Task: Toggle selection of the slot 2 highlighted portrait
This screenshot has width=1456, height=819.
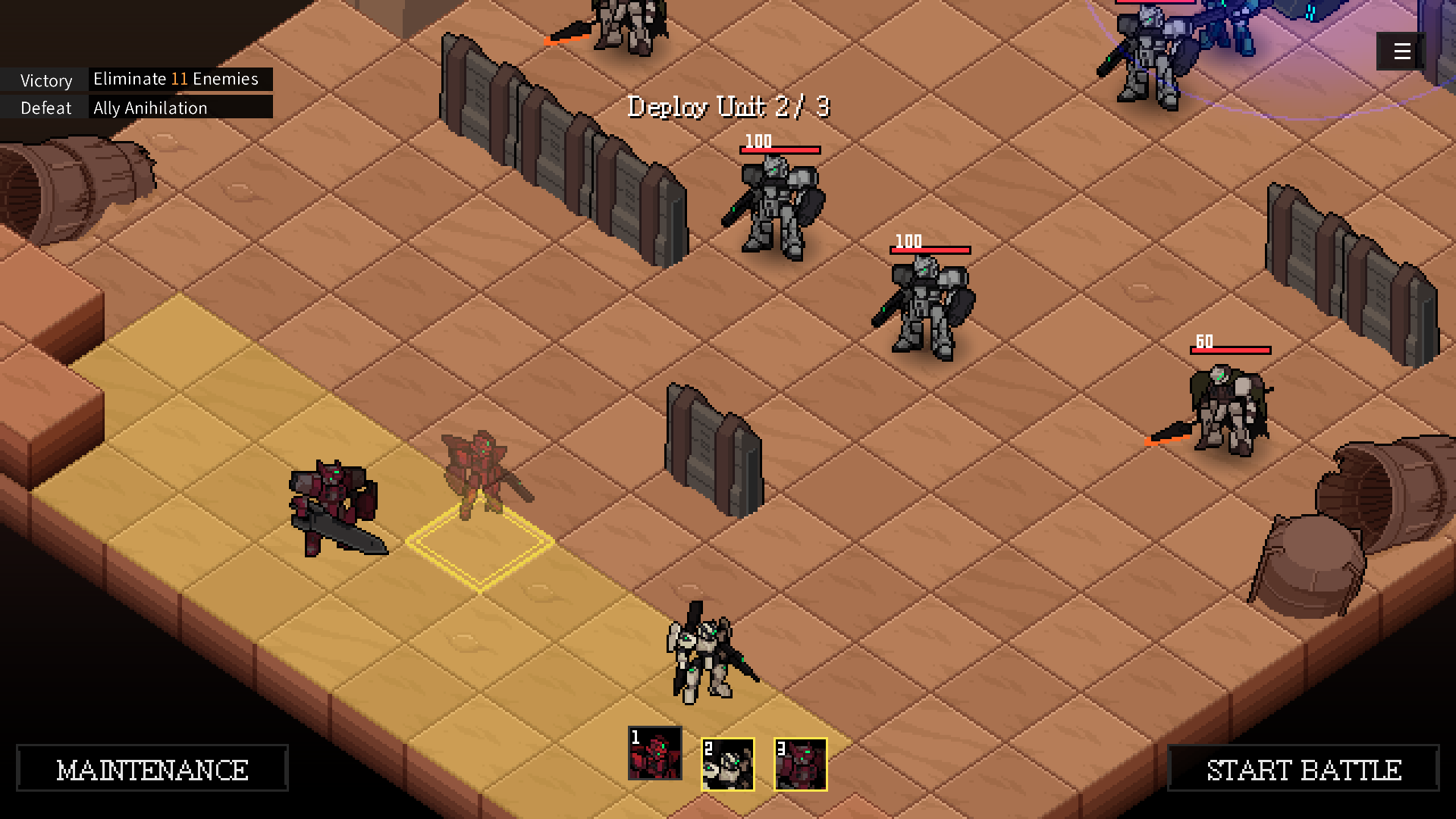Action: (726, 764)
